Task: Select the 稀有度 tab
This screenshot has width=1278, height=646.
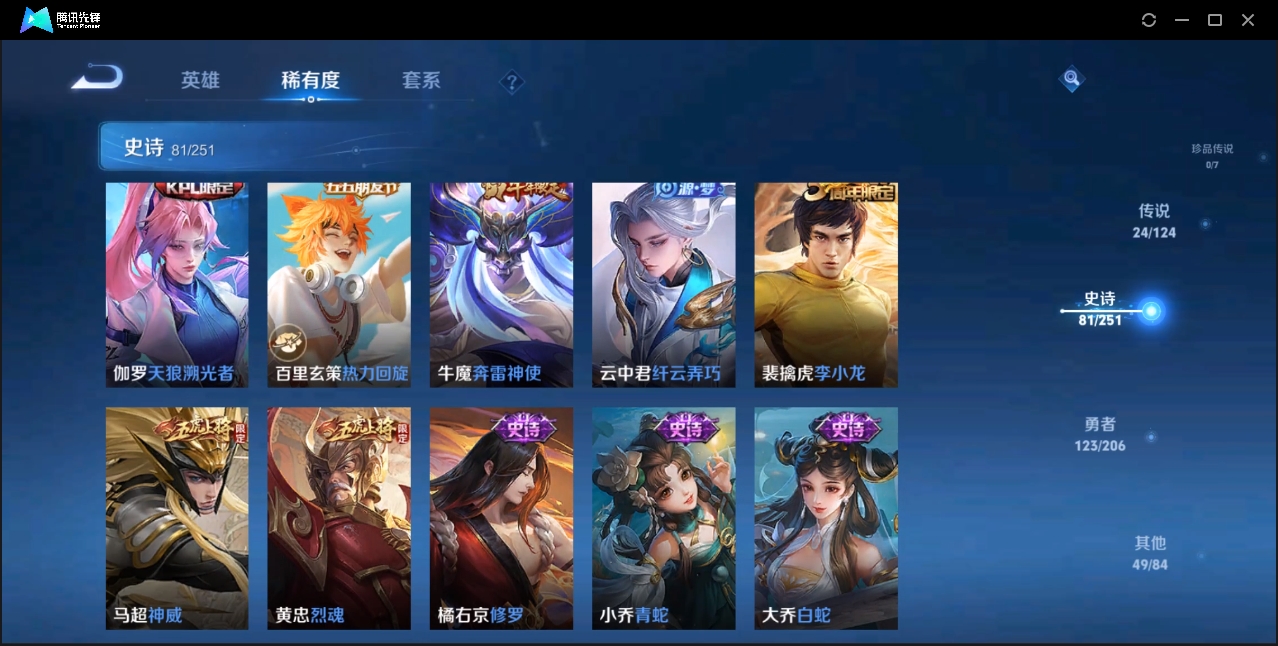Action: click(310, 80)
